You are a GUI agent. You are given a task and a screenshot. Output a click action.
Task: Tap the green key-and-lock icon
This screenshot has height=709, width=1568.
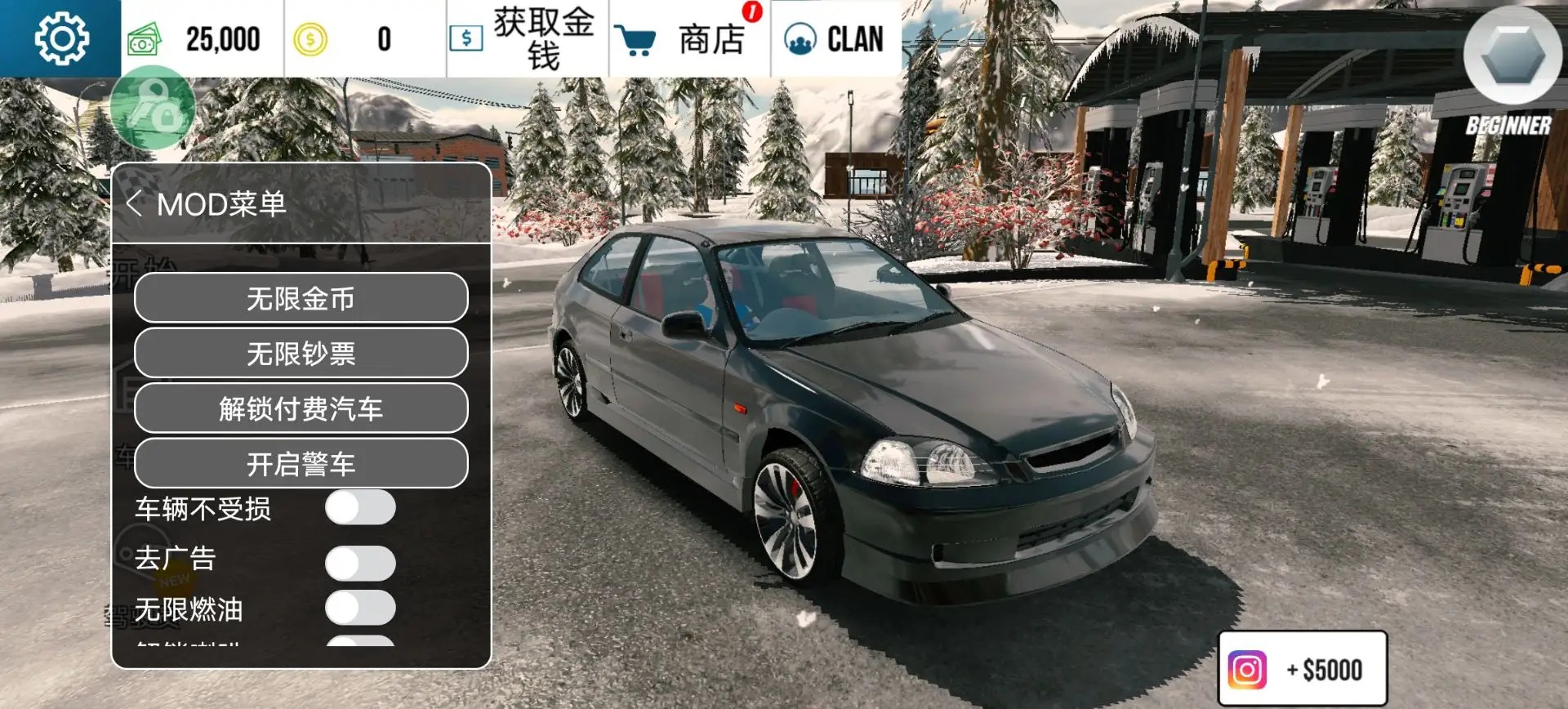pos(153,107)
